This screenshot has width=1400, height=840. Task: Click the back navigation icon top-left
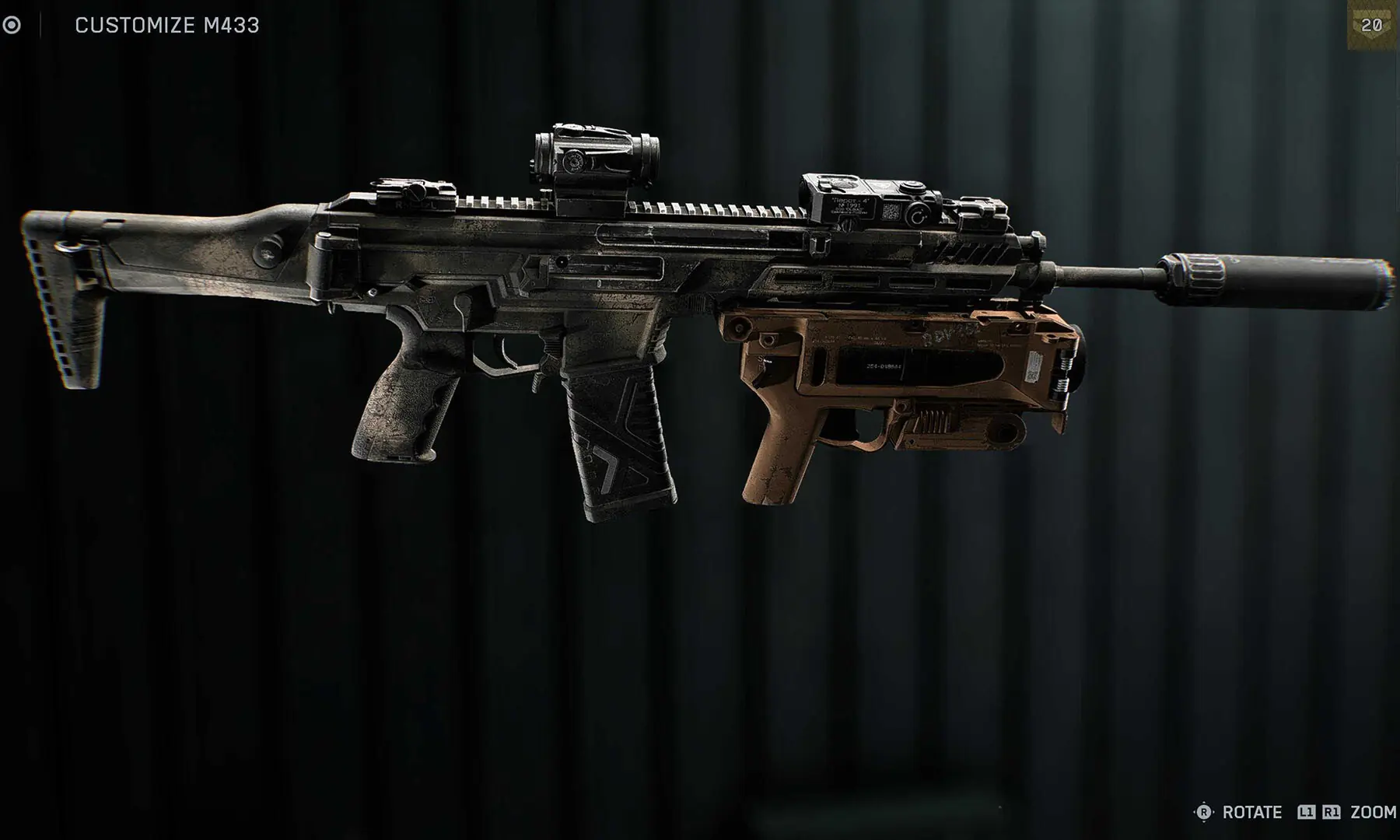pos(11,24)
